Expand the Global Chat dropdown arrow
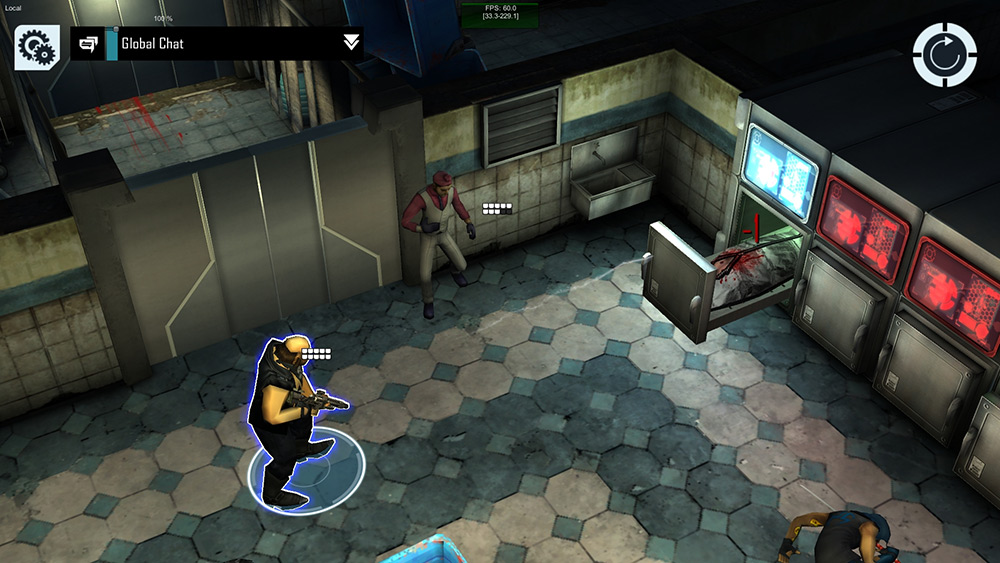The width and height of the screenshot is (1000, 563). click(351, 42)
